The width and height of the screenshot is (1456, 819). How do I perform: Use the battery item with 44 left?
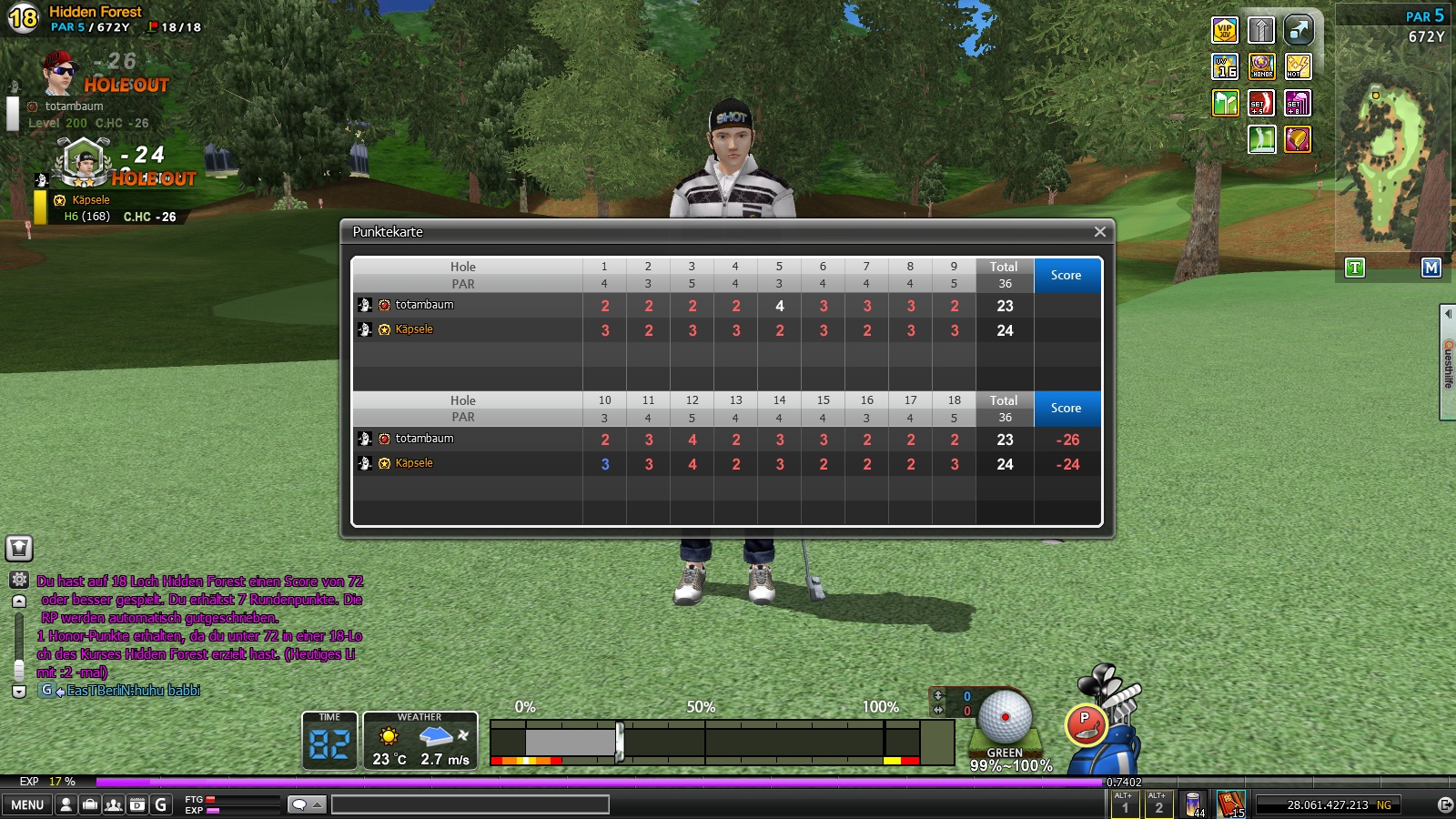(1193, 804)
